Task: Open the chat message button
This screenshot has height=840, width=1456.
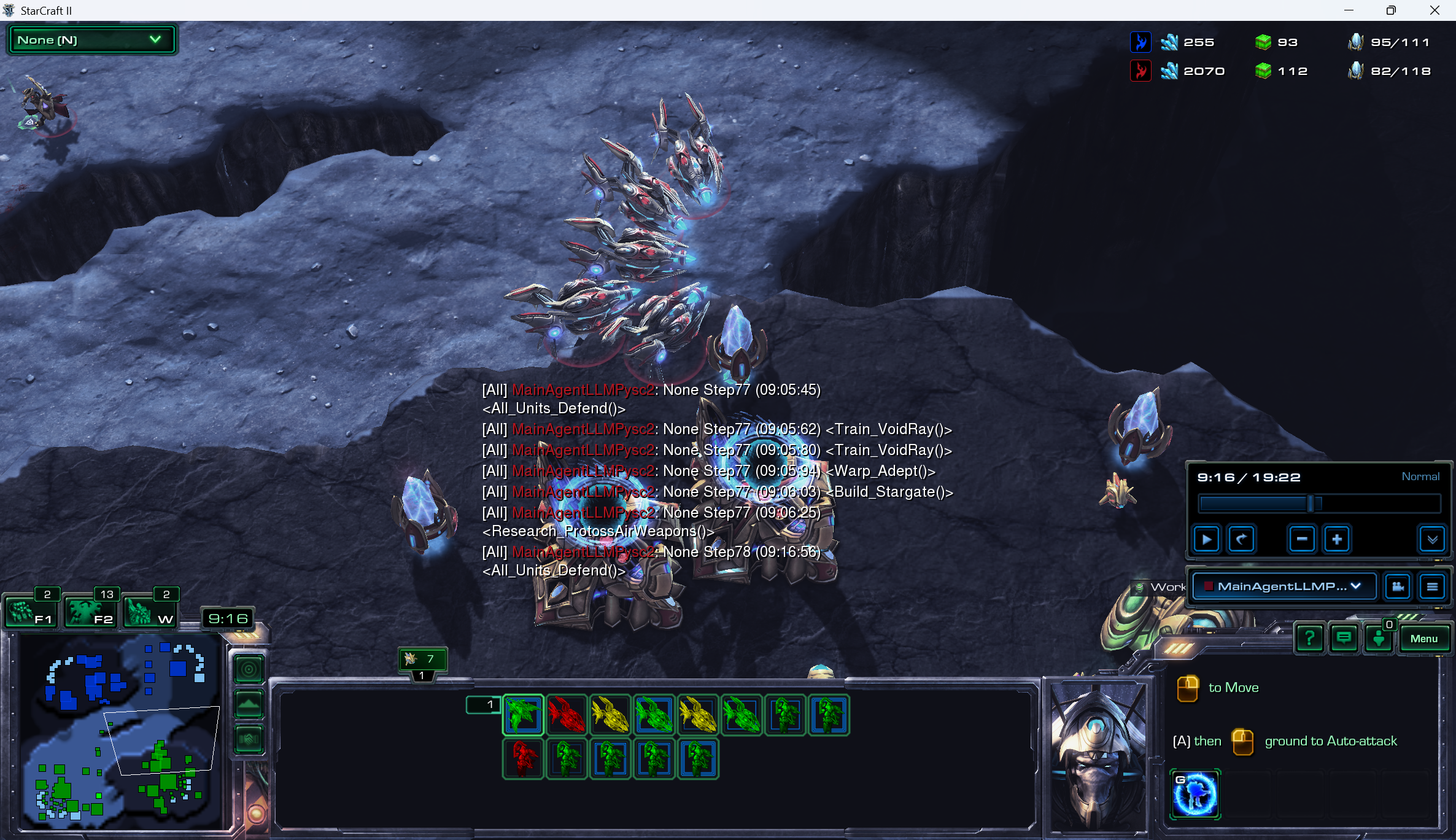Action: point(1344,639)
